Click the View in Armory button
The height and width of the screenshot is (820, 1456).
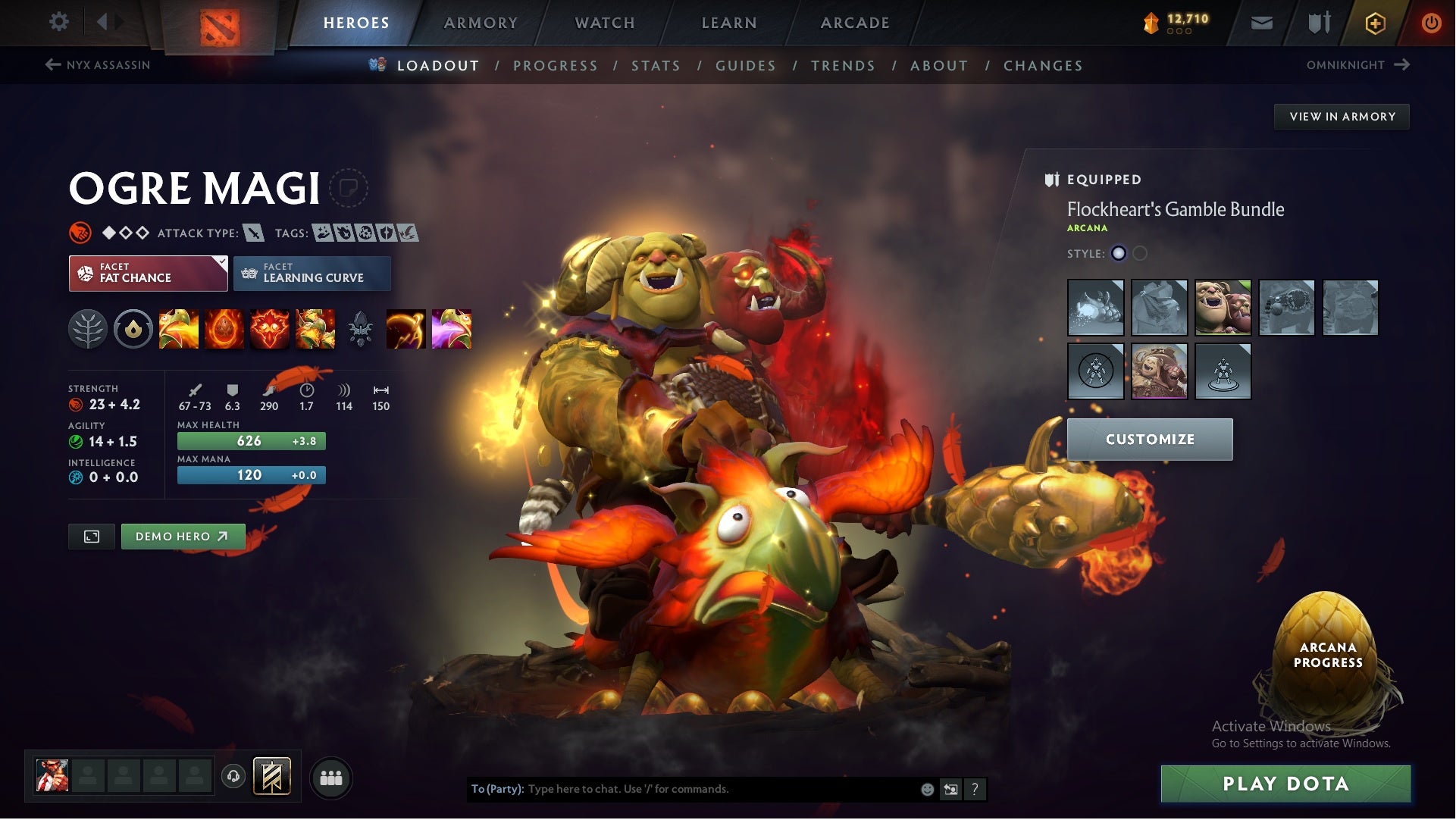[x=1342, y=116]
